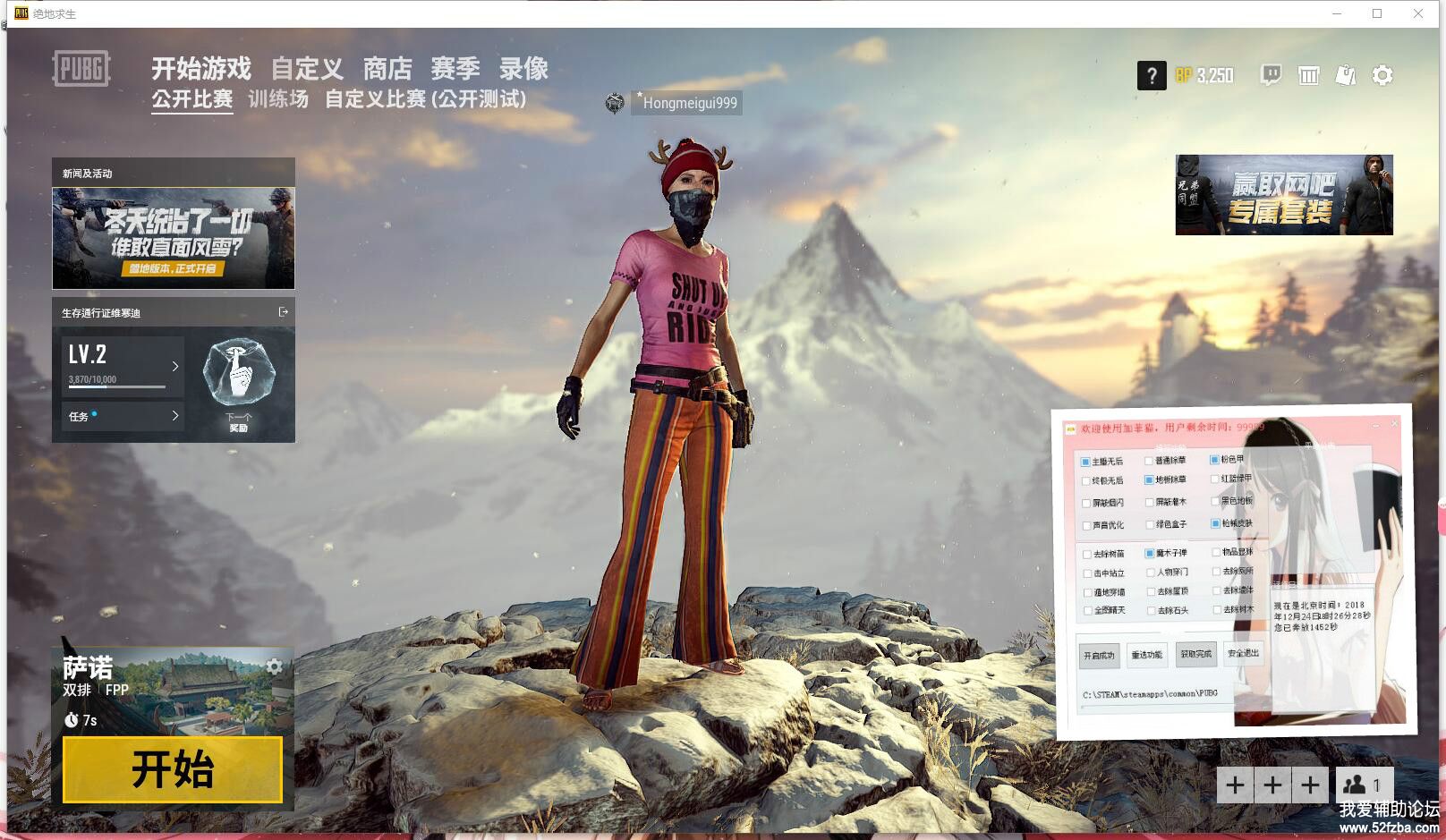1446x840 pixels.
Task: Open game mode settings gear on 萨诺 map card
Action: click(274, 666)
